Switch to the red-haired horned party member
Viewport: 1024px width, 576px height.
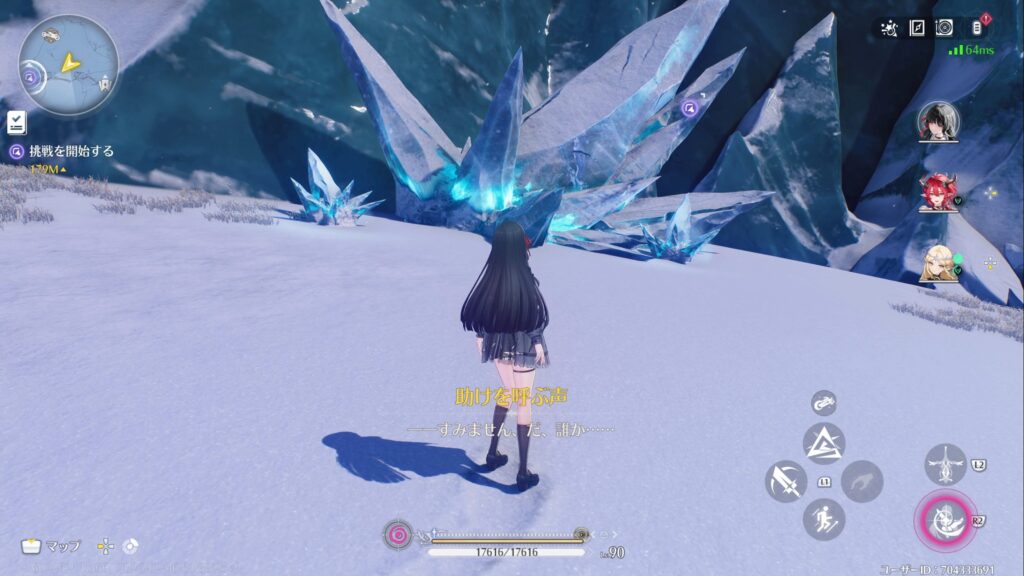(937, 192)
